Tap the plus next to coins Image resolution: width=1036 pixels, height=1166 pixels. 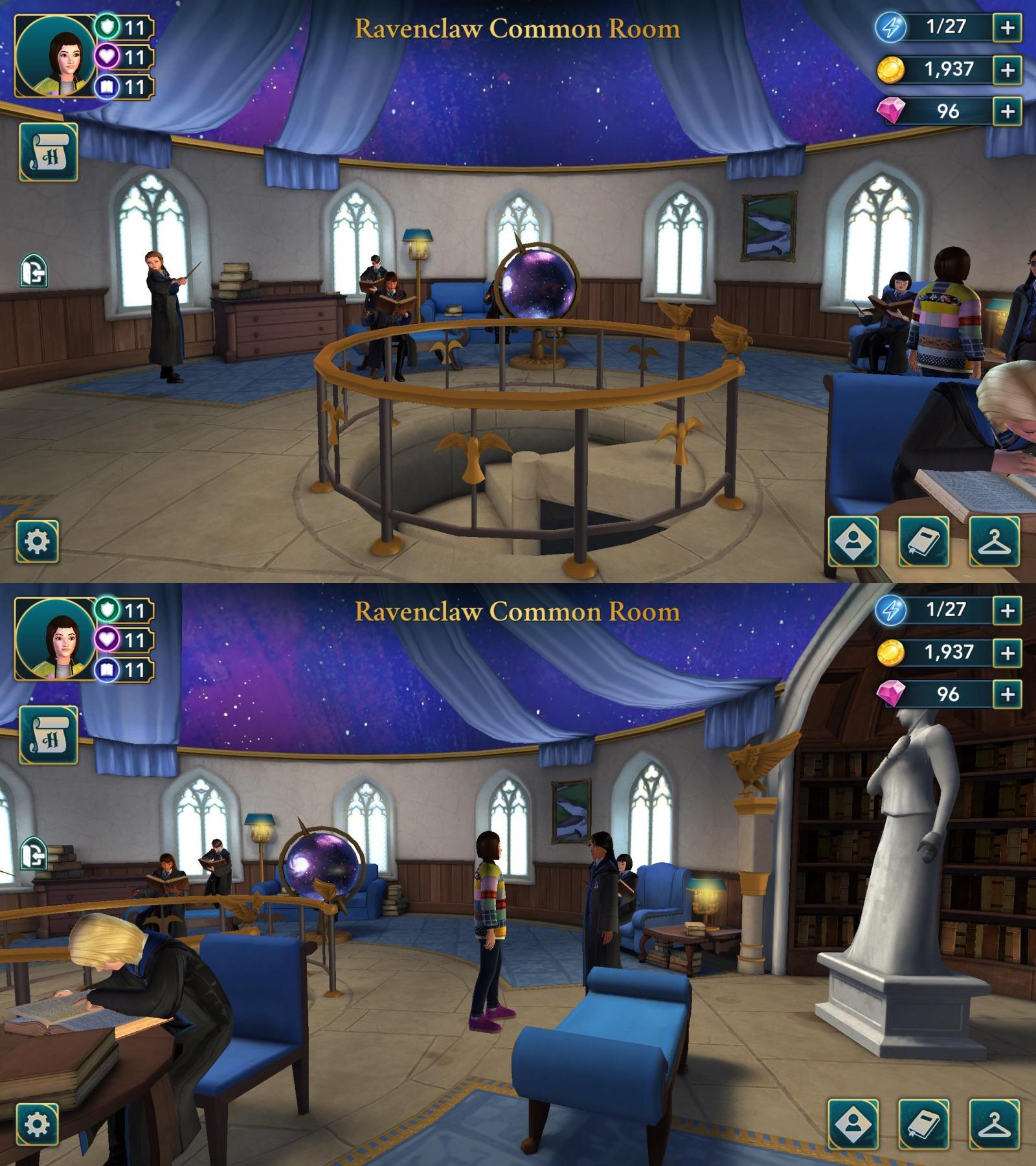point(1007,69)
